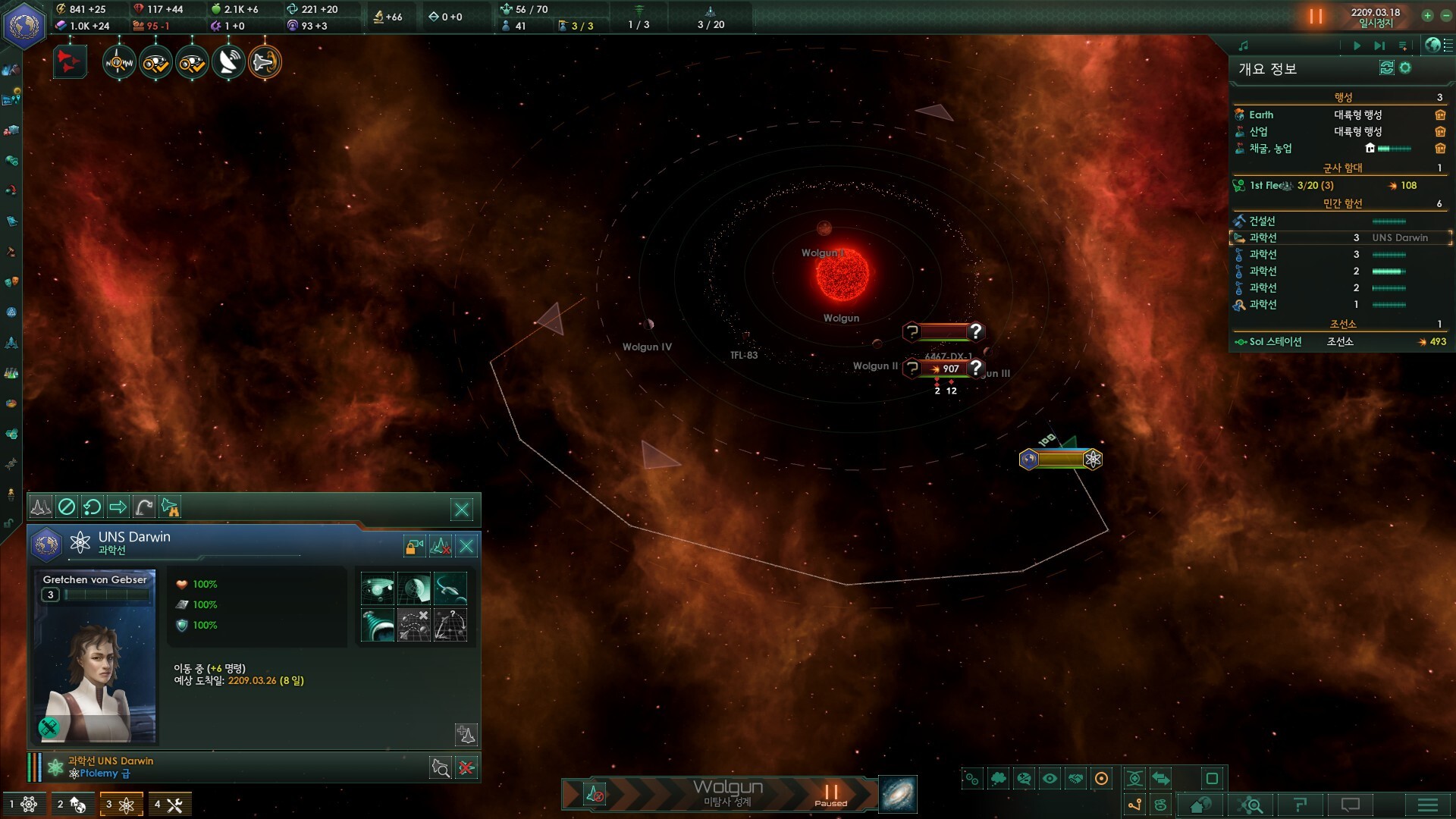Open the hamburger main menu
Viewport: 1456px width, 819px height.
pyautogui.click(x=1427, y=805)
